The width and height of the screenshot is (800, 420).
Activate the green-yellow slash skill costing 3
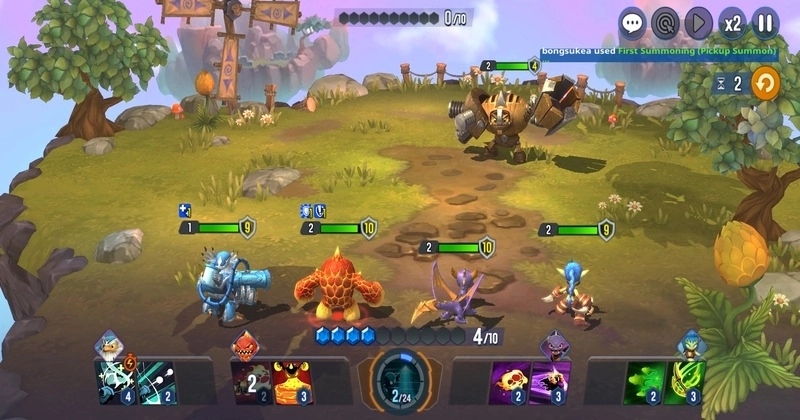tap(686, 383)
